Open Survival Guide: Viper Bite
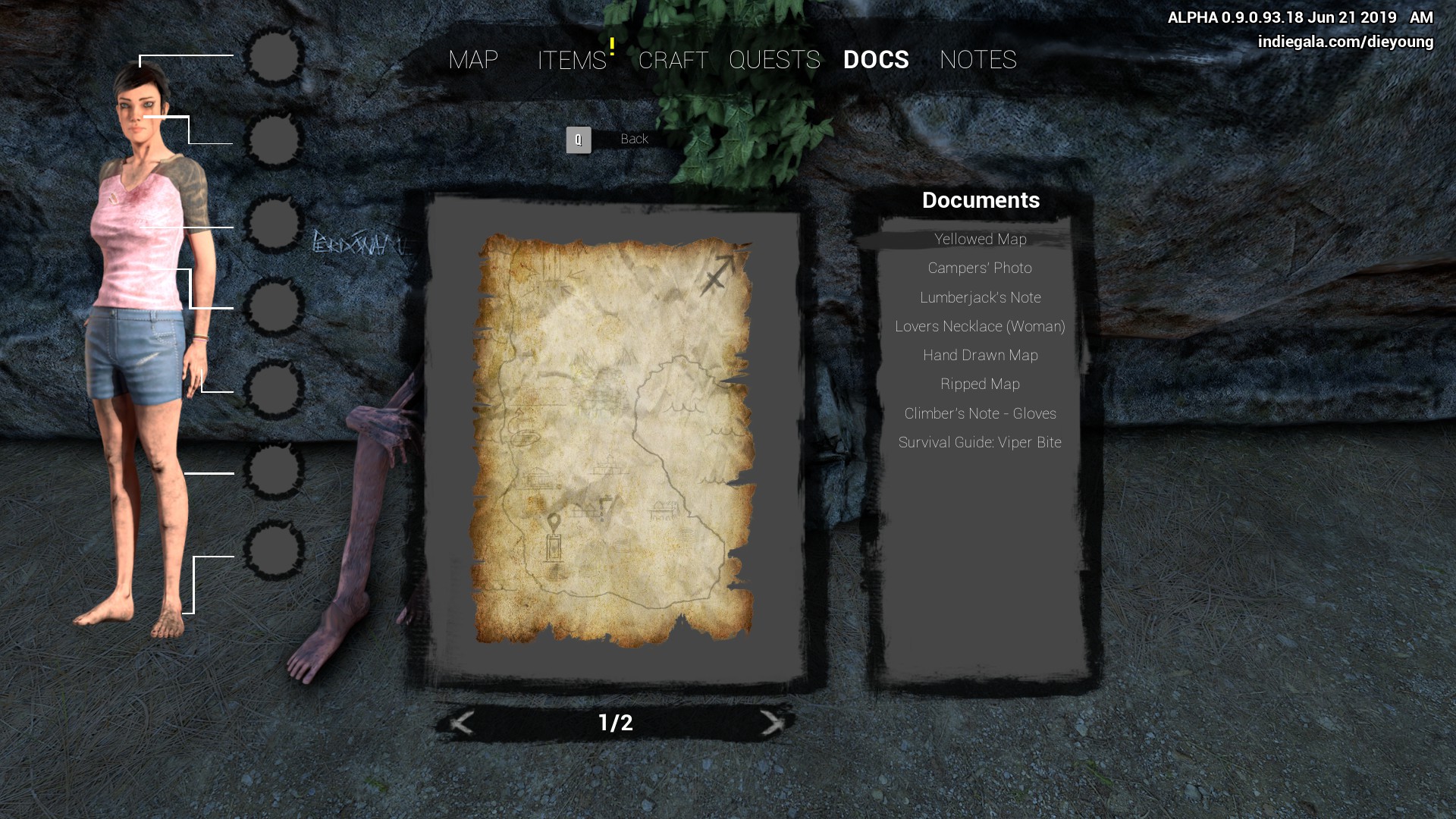The width and height of the screenshot is (1456, 819). (x=980, y=442)
